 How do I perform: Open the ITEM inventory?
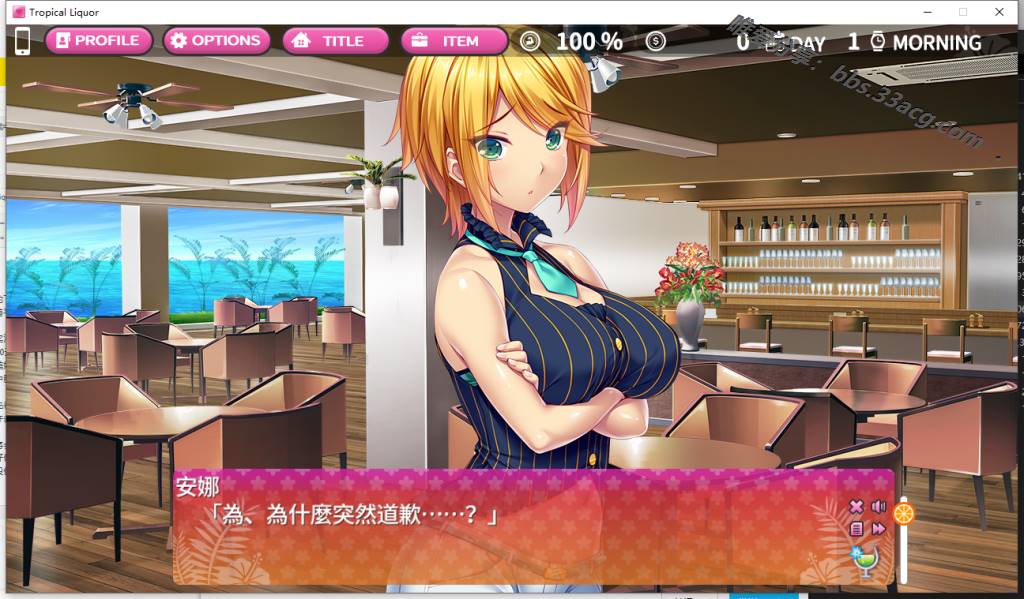pos(453,41)
